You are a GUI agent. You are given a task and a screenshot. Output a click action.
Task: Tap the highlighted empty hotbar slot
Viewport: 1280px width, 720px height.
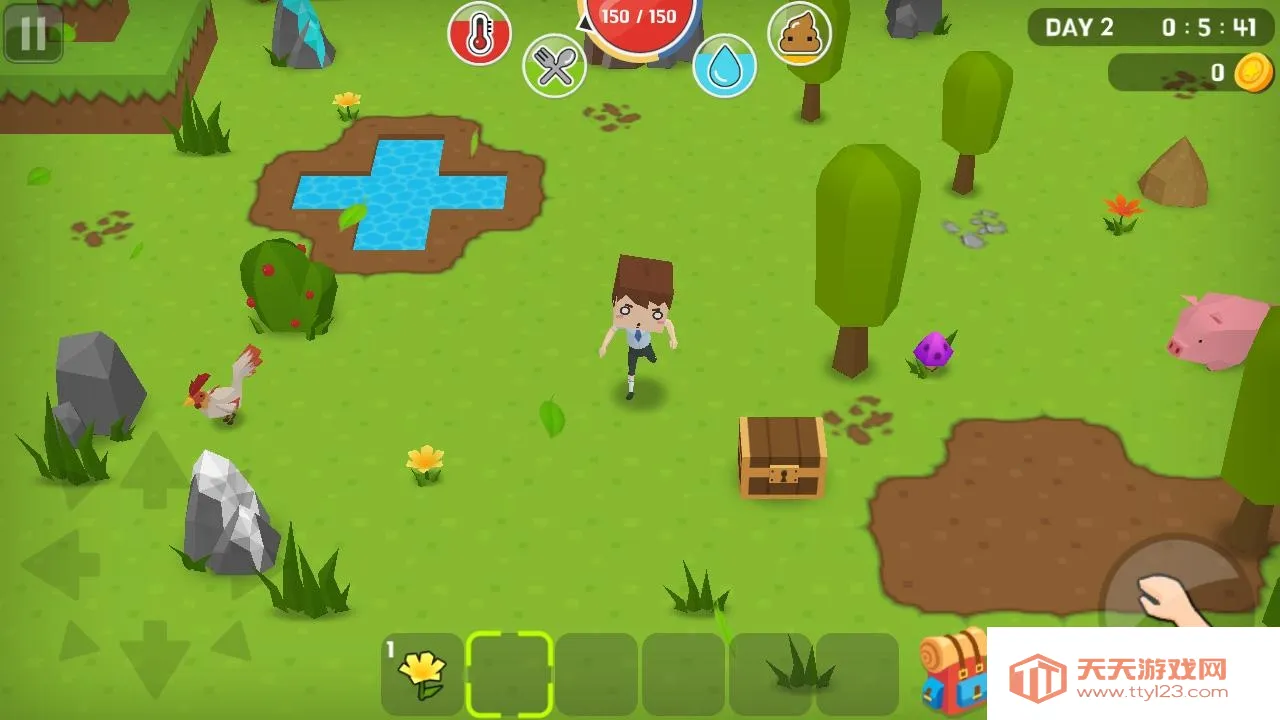510,670
